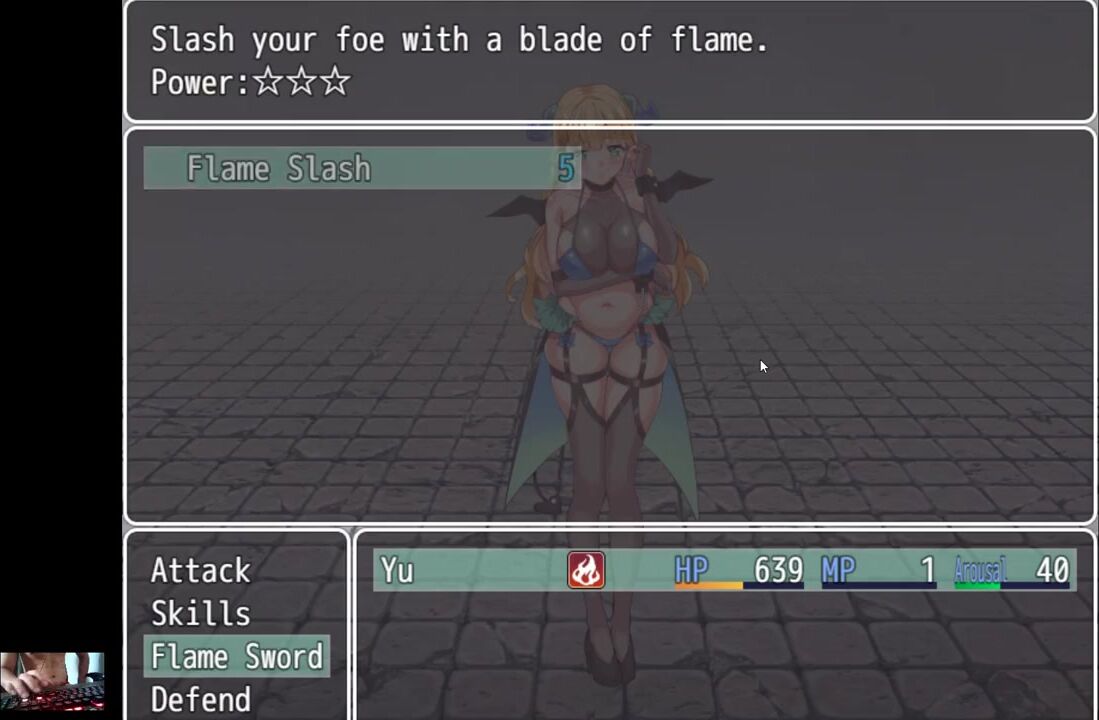Image resolution: width=1099 pixels, height=720 pixels.
Task: Select the Flame Slash skill
Action: coord(360,168)
